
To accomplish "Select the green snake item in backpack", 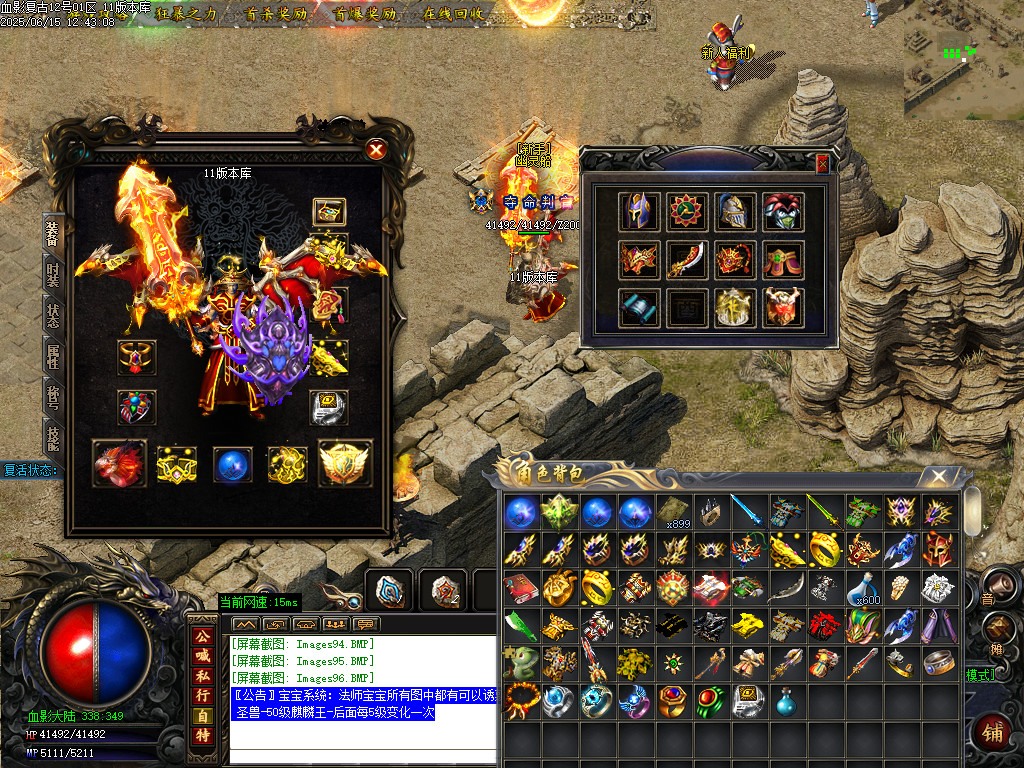I will click(x=520, y=662).
